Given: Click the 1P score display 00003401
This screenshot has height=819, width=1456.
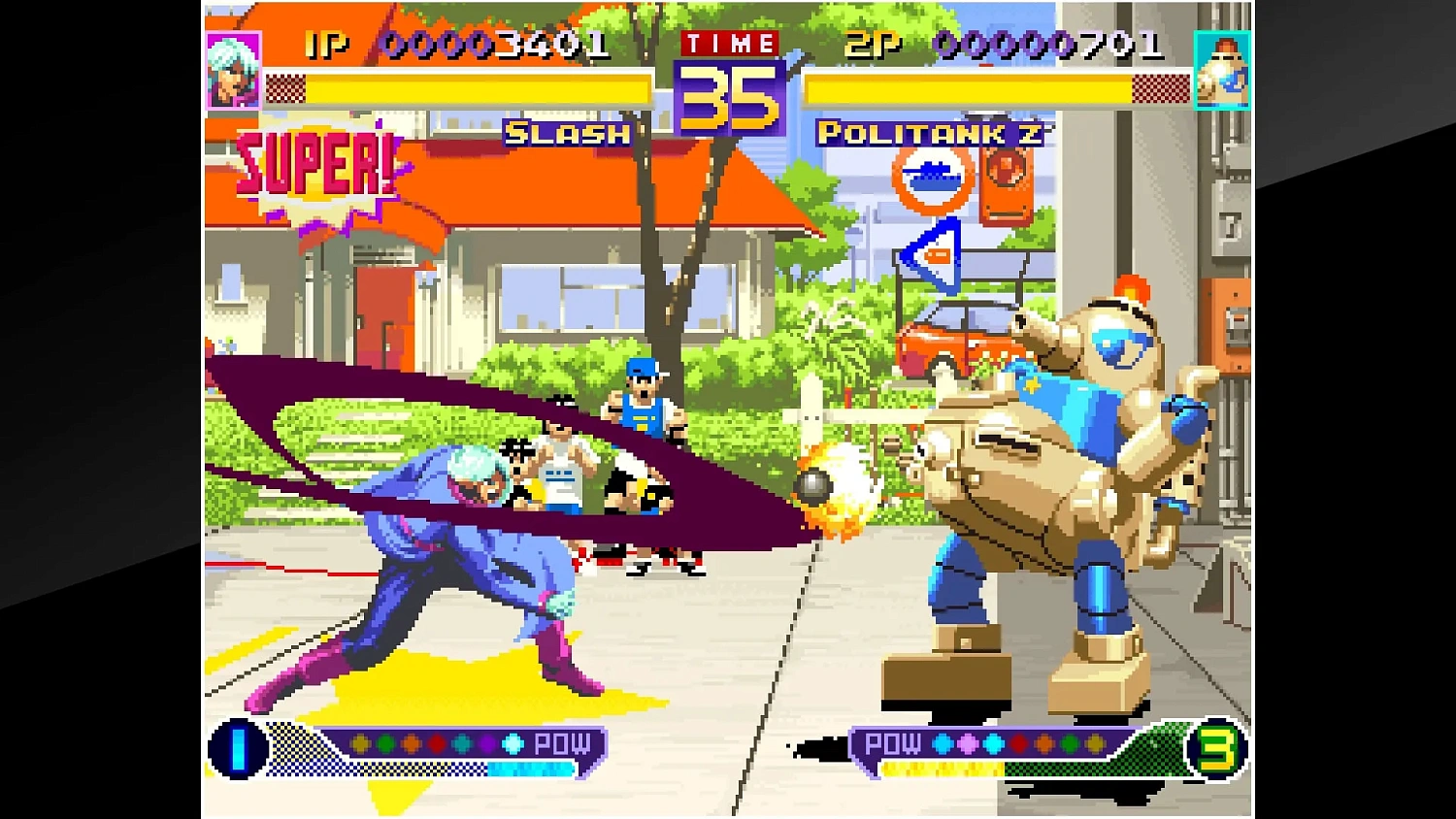Looking at the screenshot, I should coord(495,44).
